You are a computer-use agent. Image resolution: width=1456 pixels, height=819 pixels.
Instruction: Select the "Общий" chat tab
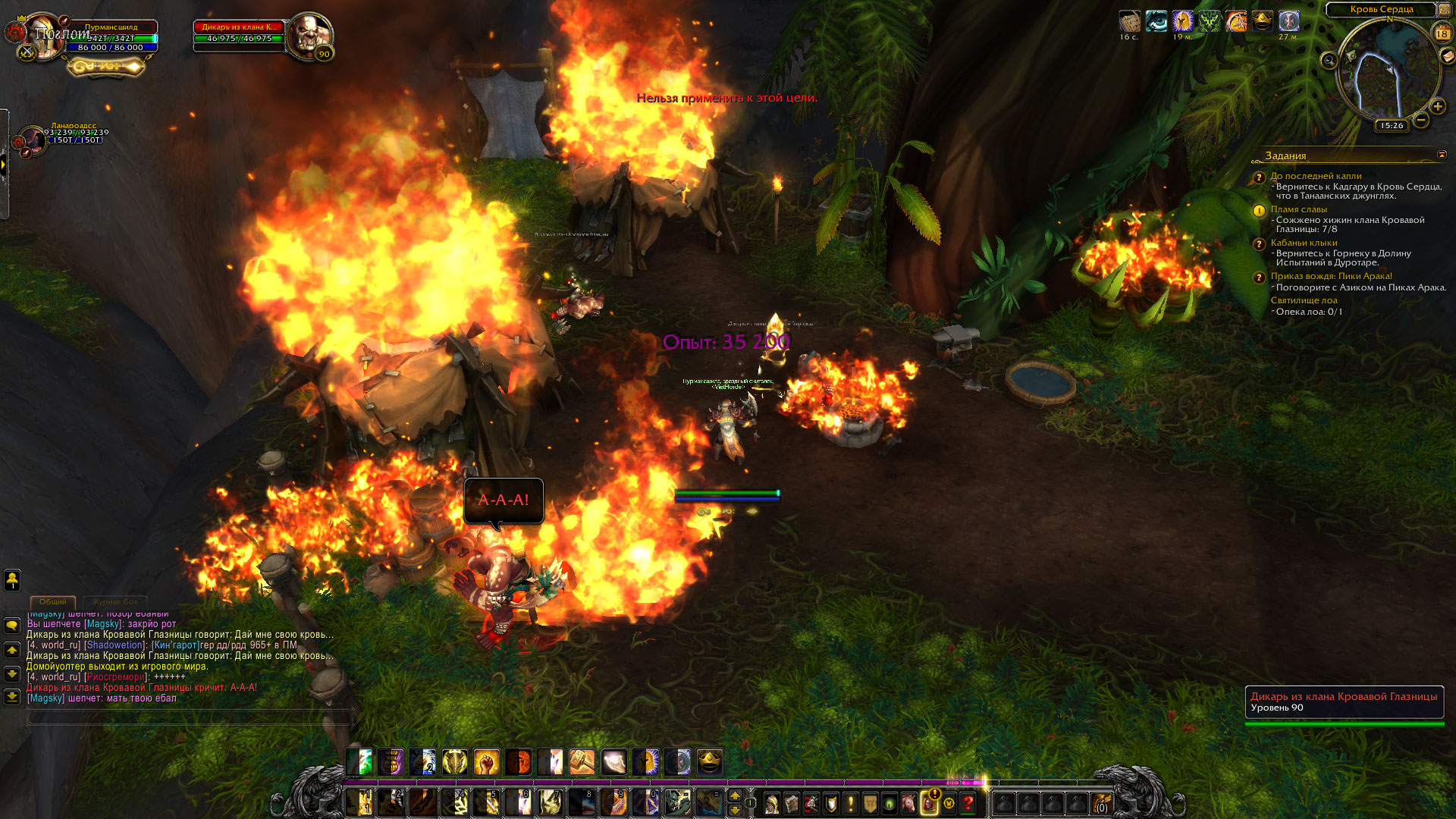pos(52,602)
